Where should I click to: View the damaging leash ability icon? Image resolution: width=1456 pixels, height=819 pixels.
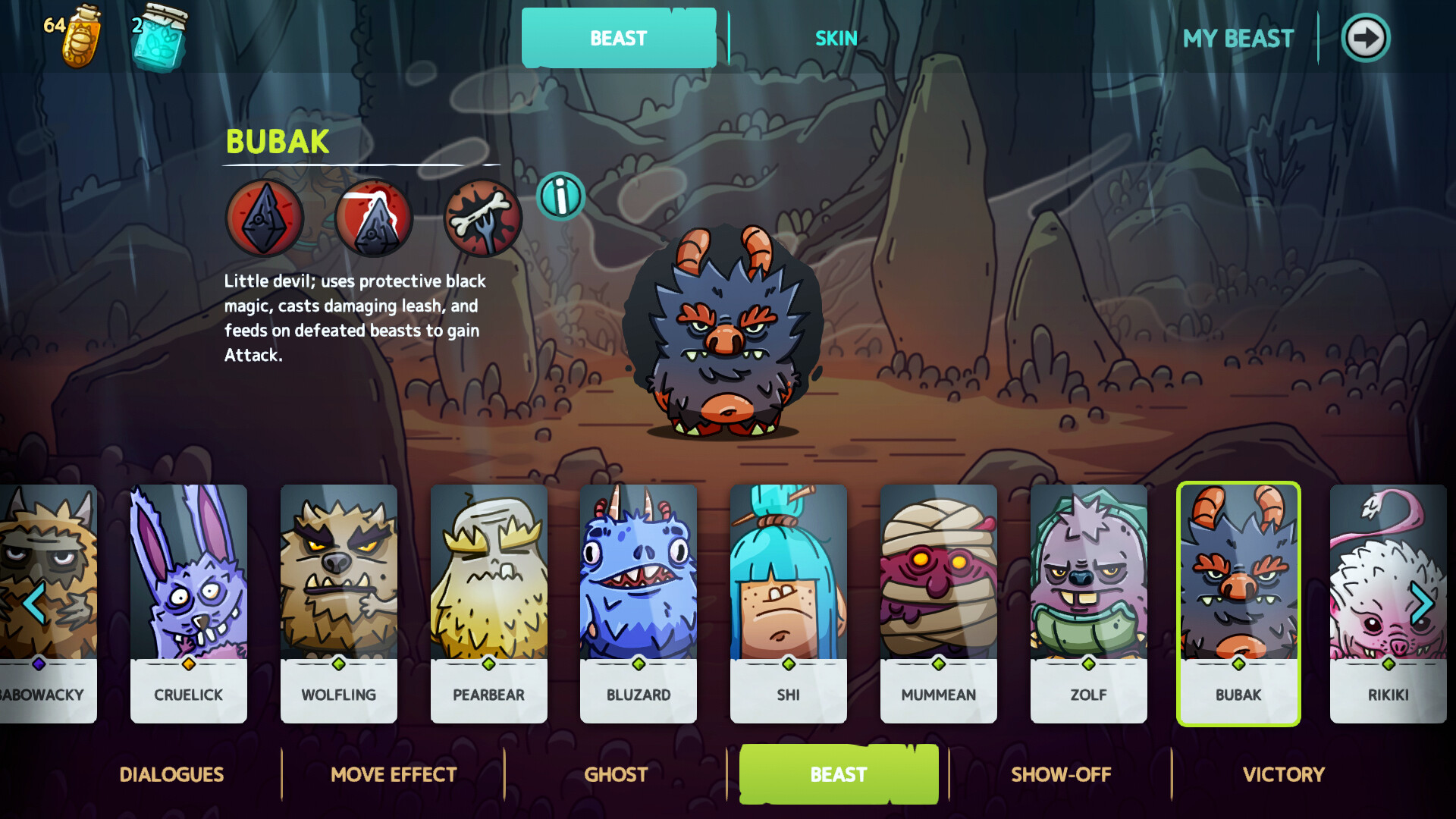tap(372, 219)
